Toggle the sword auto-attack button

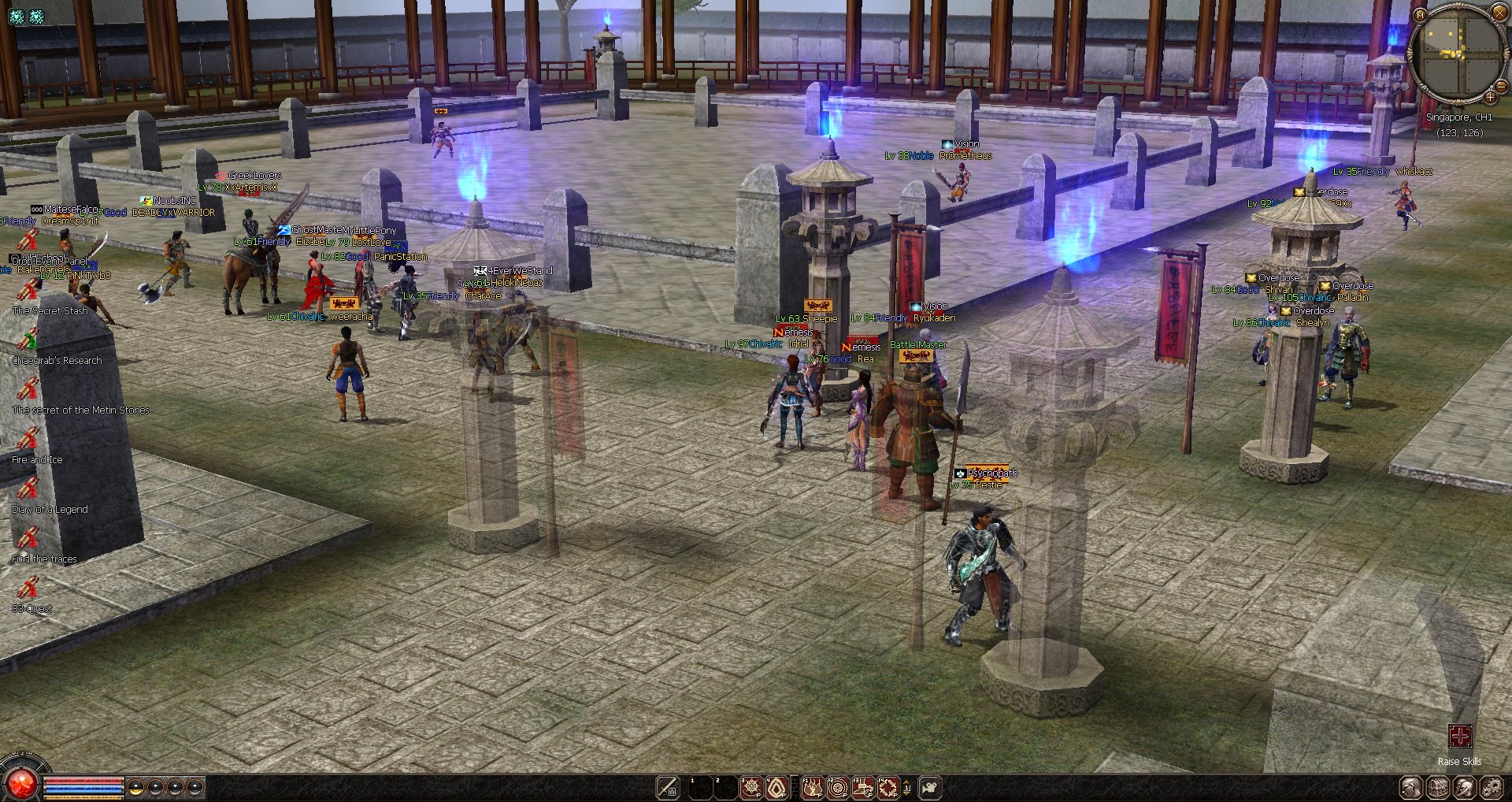pos(668,787)
